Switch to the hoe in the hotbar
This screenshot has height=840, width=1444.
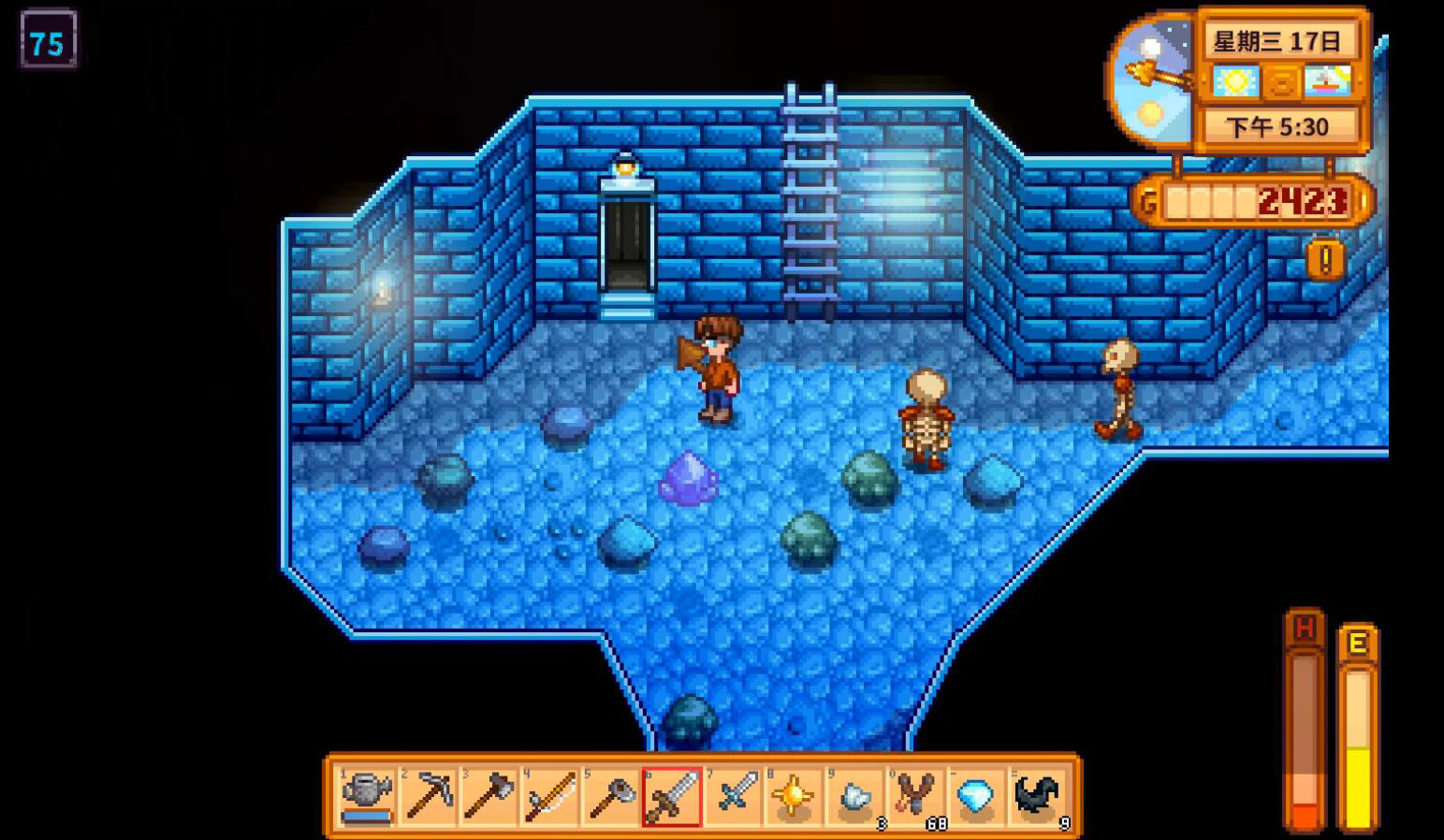pos(610,796)
